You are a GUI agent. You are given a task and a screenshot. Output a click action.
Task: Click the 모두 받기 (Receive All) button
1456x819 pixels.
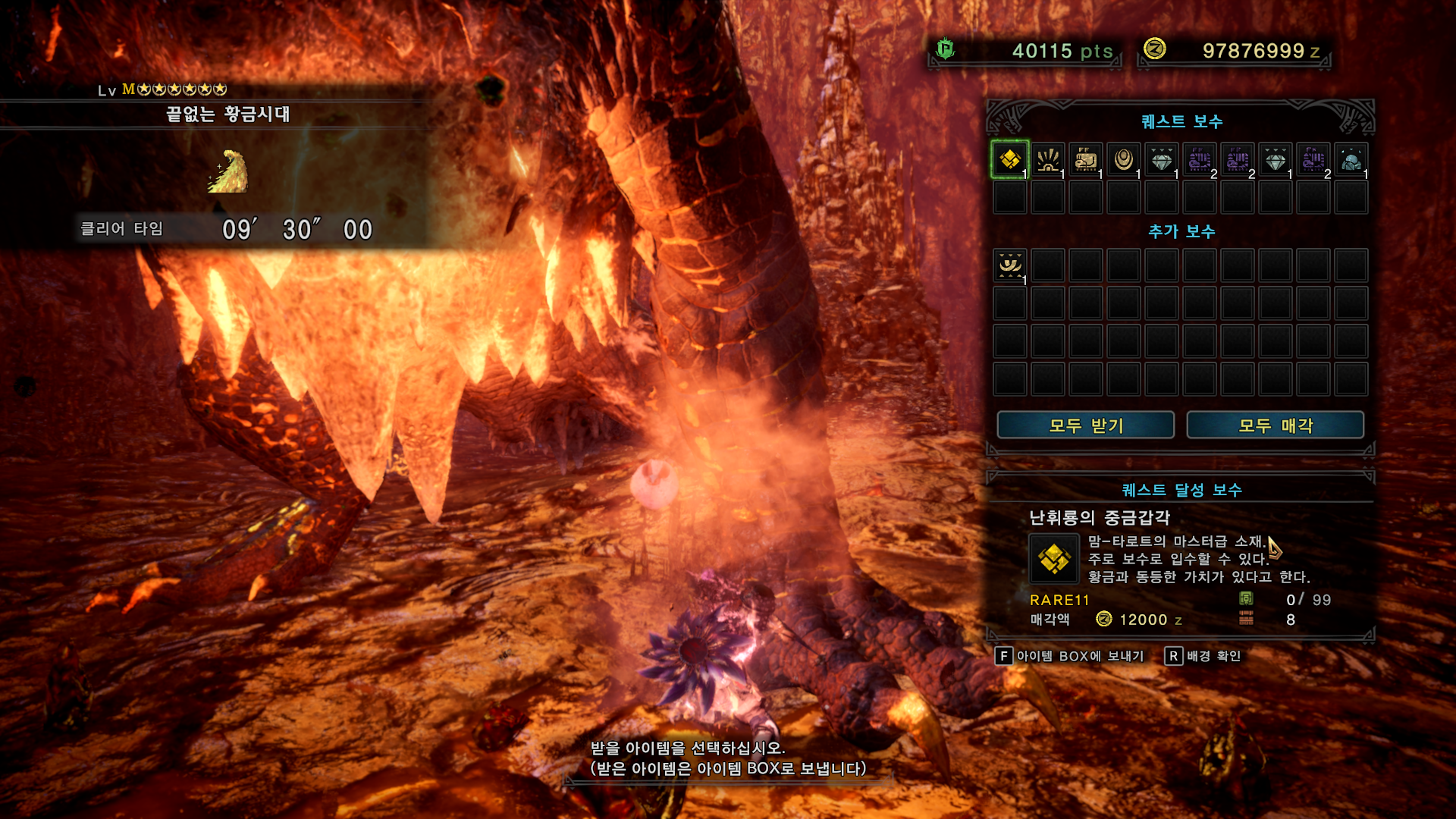click(x=1085, y=425)
